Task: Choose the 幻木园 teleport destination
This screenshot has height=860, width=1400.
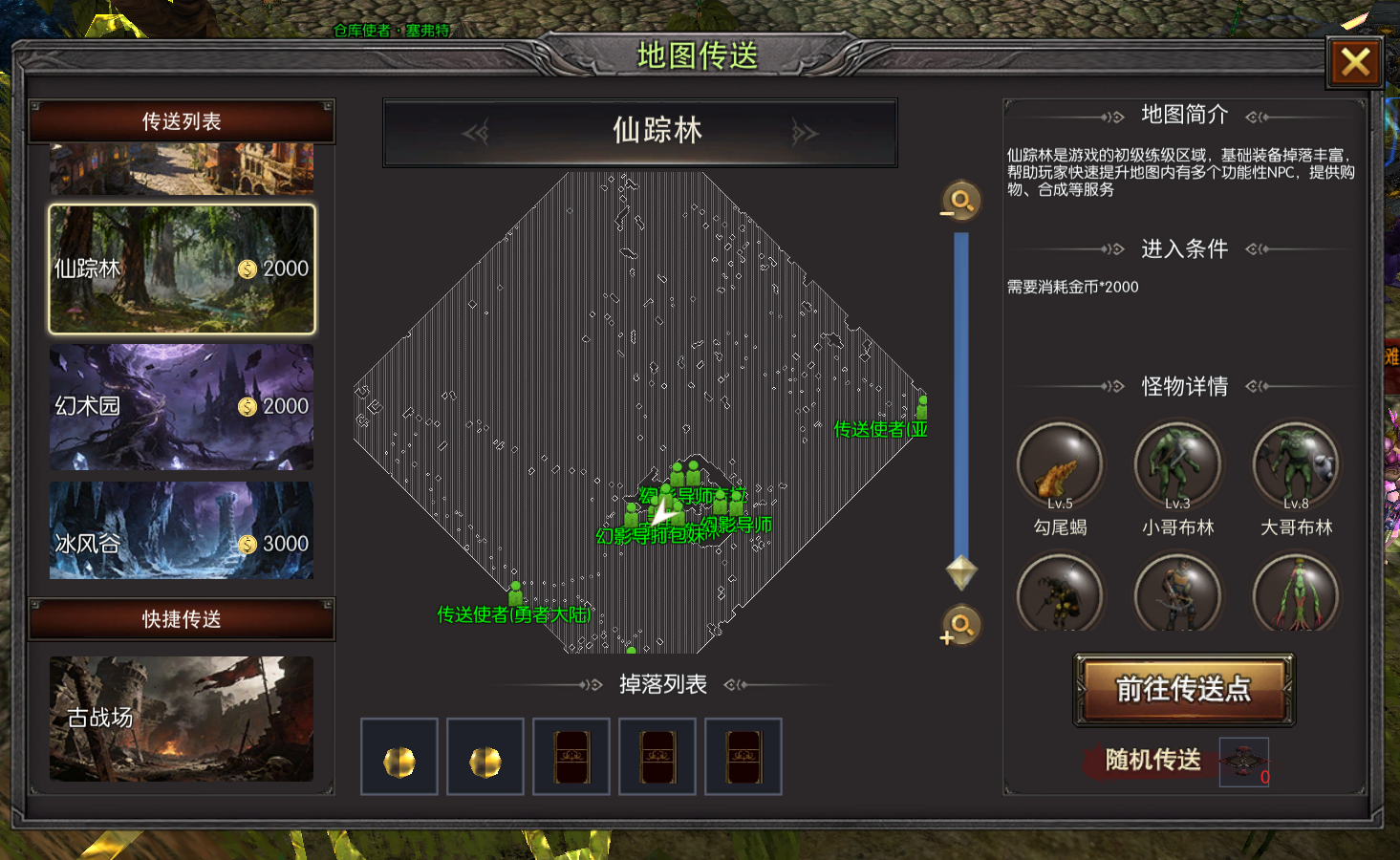Action: click(x=182, y=407)
